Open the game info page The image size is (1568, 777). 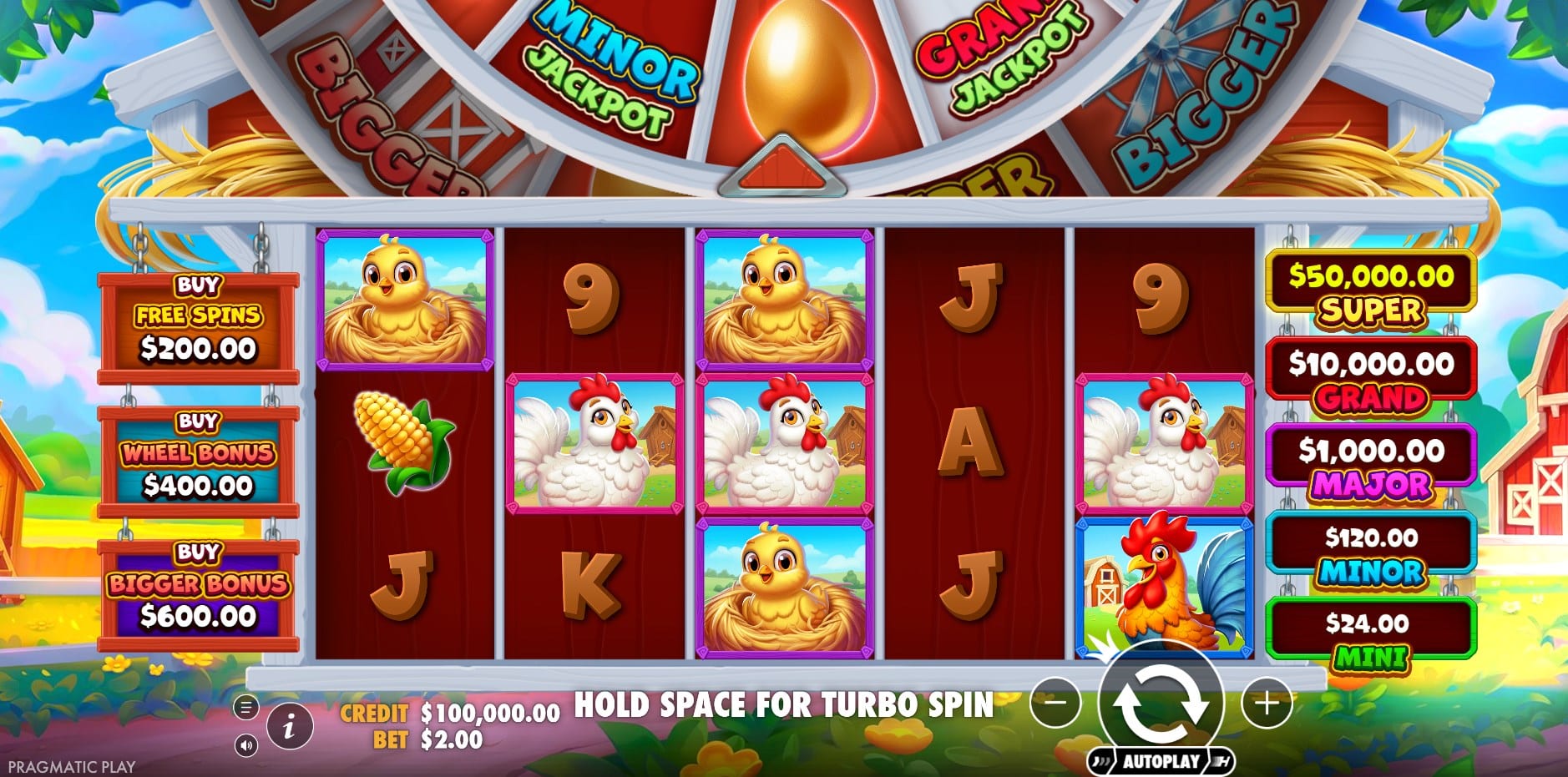click(x=289, y=726)
